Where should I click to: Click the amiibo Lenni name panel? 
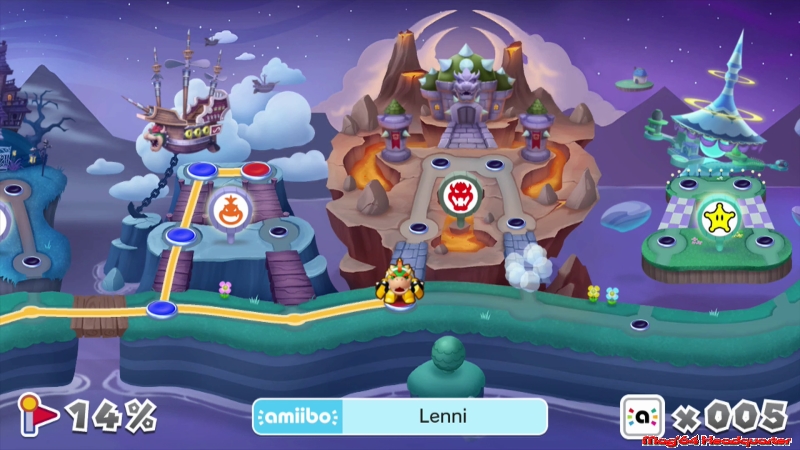tap(399, 416)
